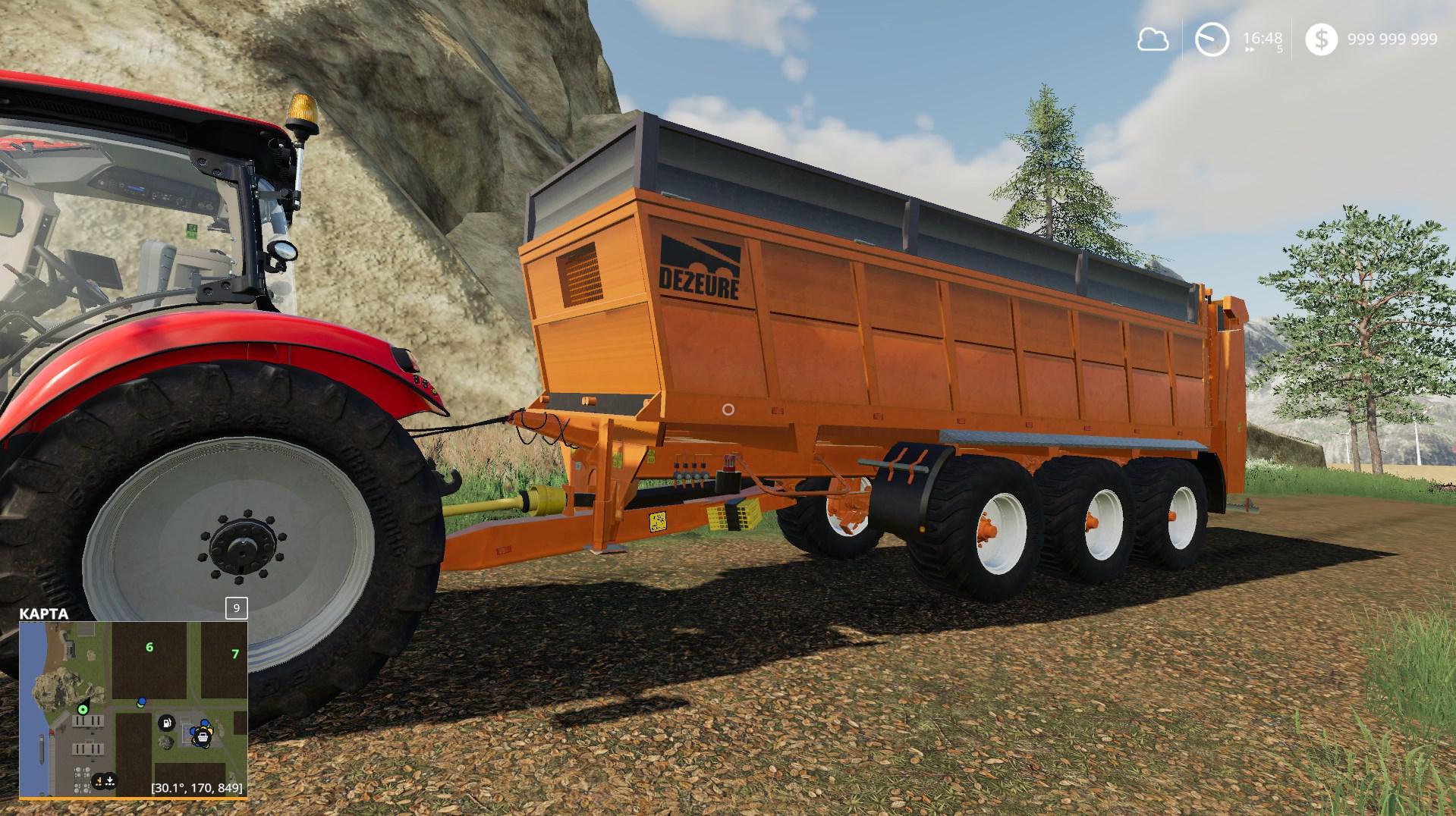Select the white unload arrow map marker

click(111, 780)
